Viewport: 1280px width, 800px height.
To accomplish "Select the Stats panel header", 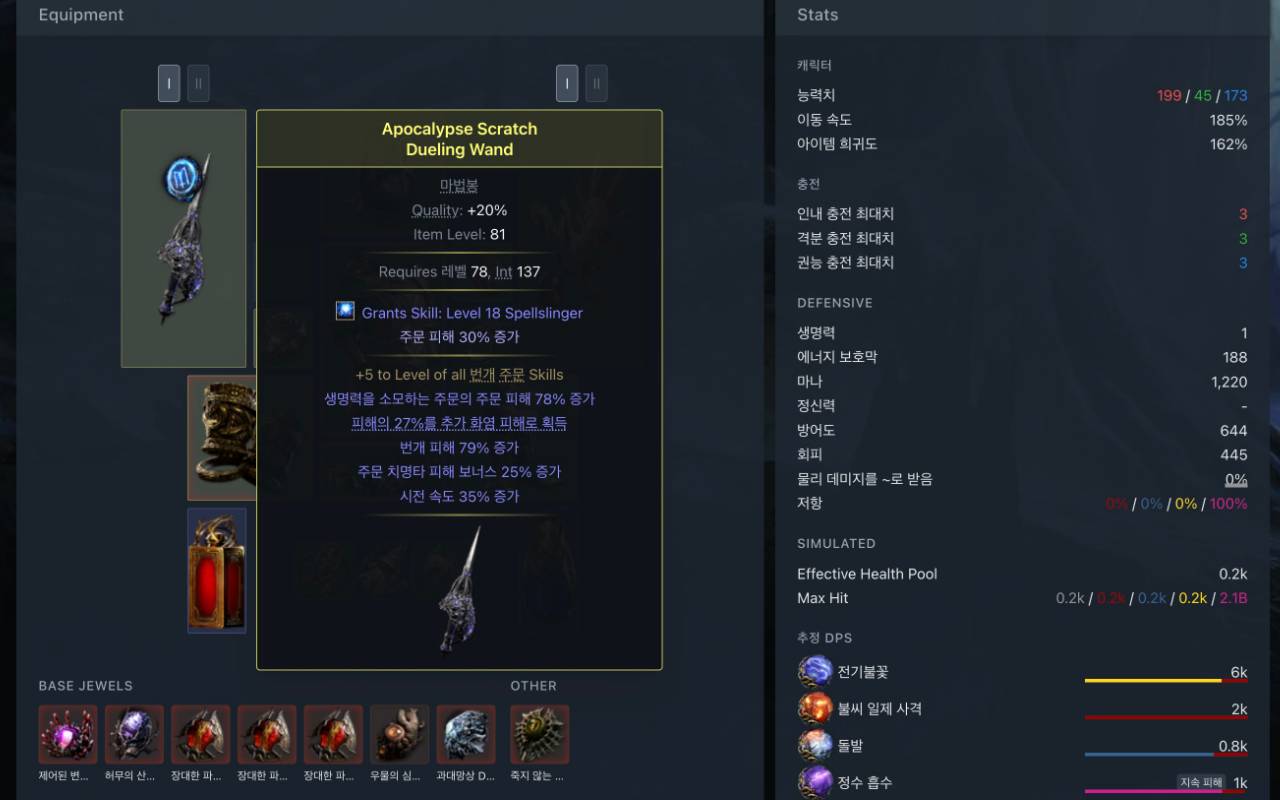I will [x=817, y=15].
